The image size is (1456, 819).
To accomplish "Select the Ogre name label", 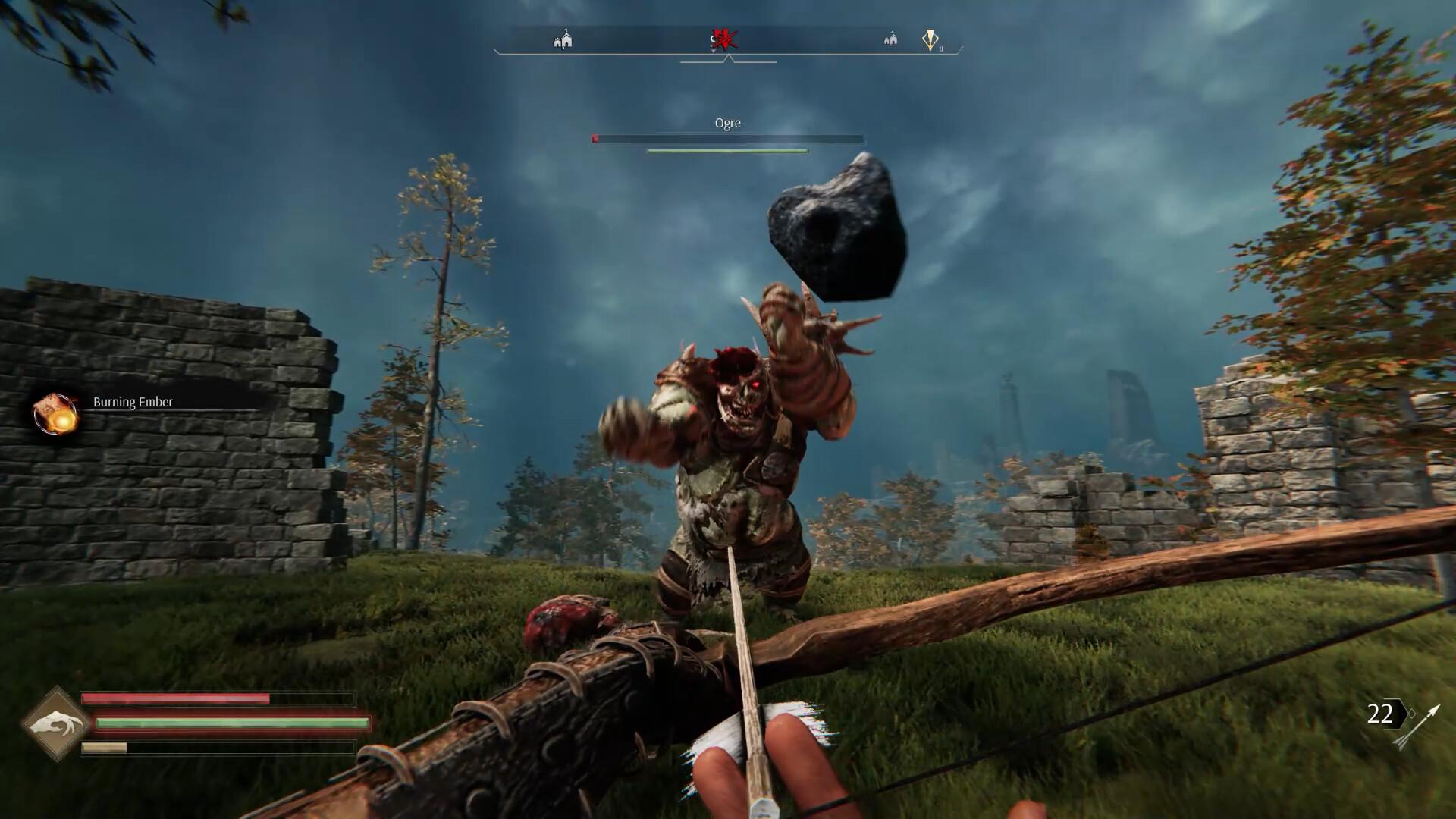I will pyautogui.click(x=727, y=123).
